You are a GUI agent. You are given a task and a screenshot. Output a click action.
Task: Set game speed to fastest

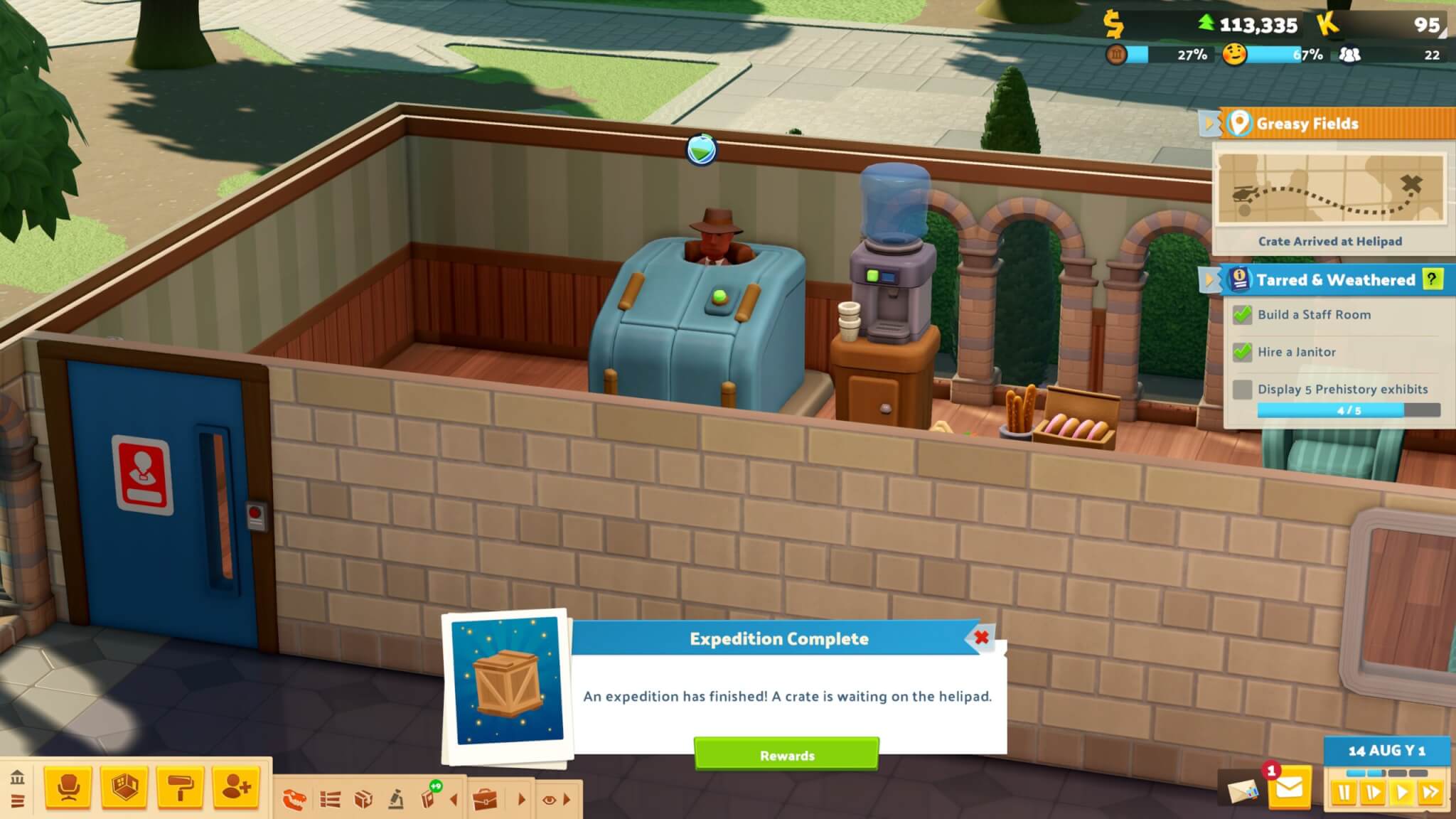[x=1430, y=792]
